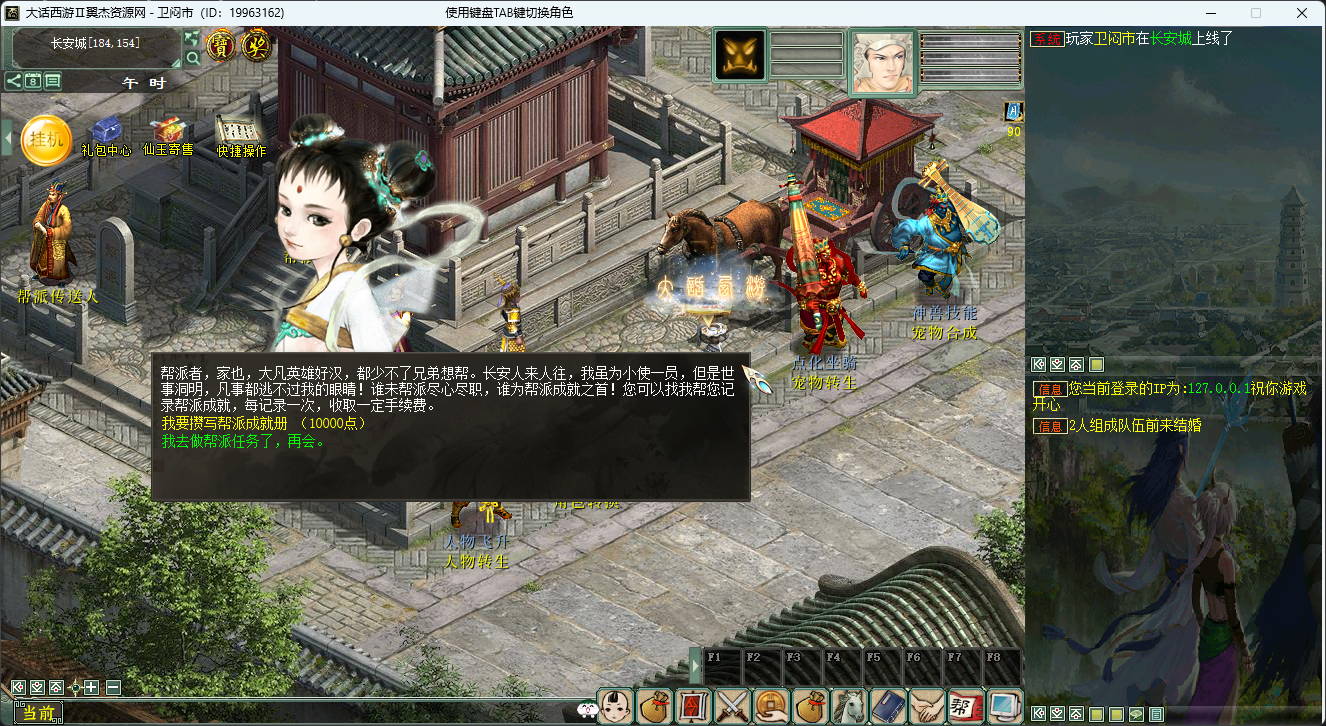The height and width of the screenshot is (726, 1326).
Task: Toggle the golden 挂机 auto-play button
Action: [x=46, y=141]
